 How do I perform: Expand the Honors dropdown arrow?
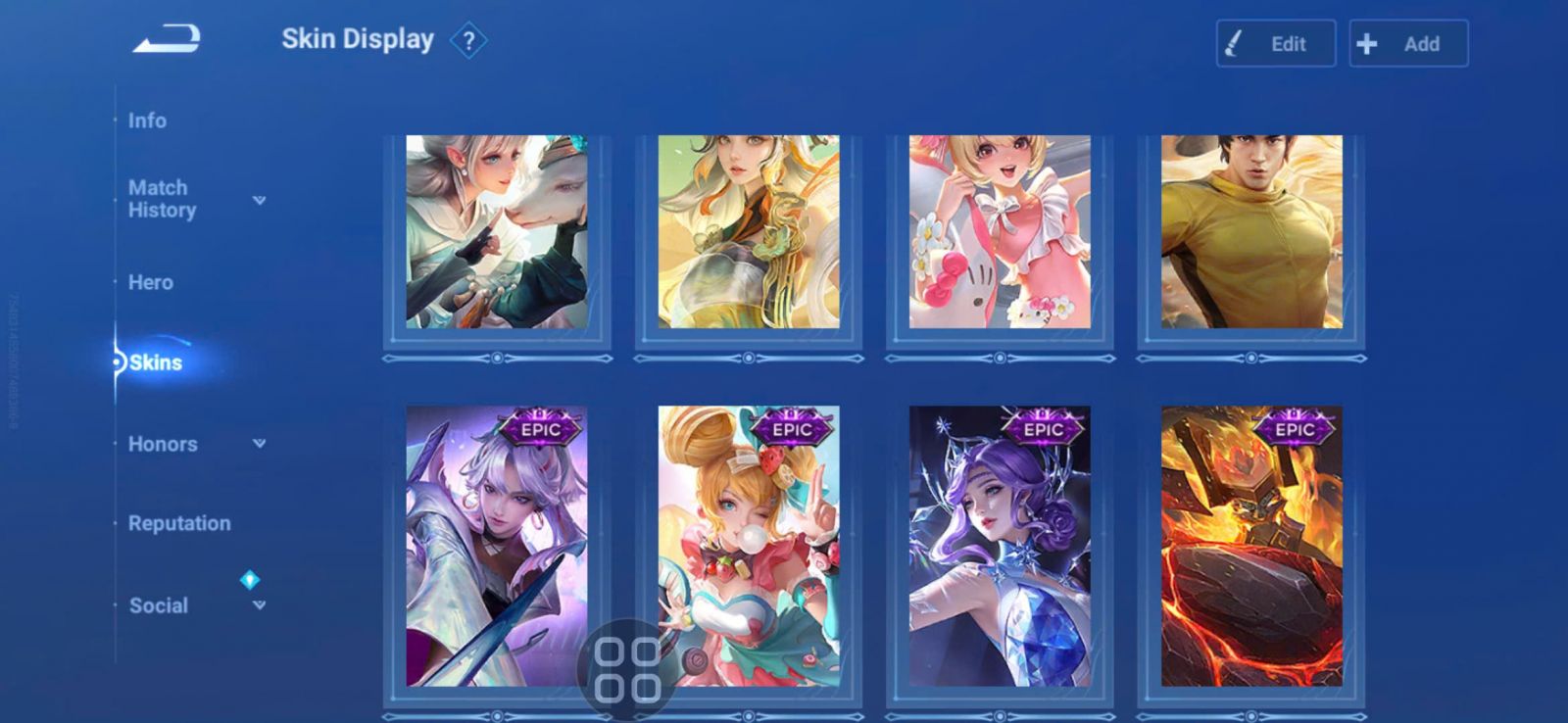[259, 444]
